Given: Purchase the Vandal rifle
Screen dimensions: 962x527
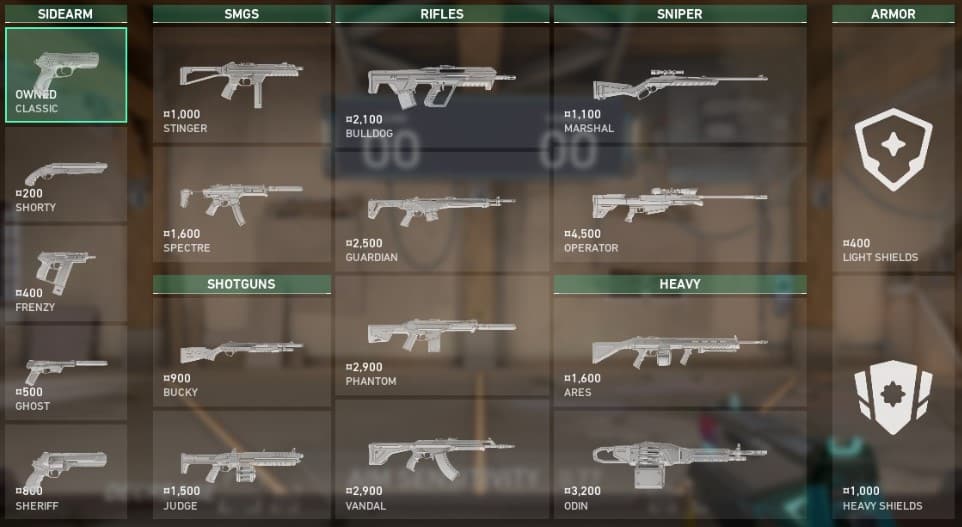Looking at the screenshot, I should pos(441,458).
